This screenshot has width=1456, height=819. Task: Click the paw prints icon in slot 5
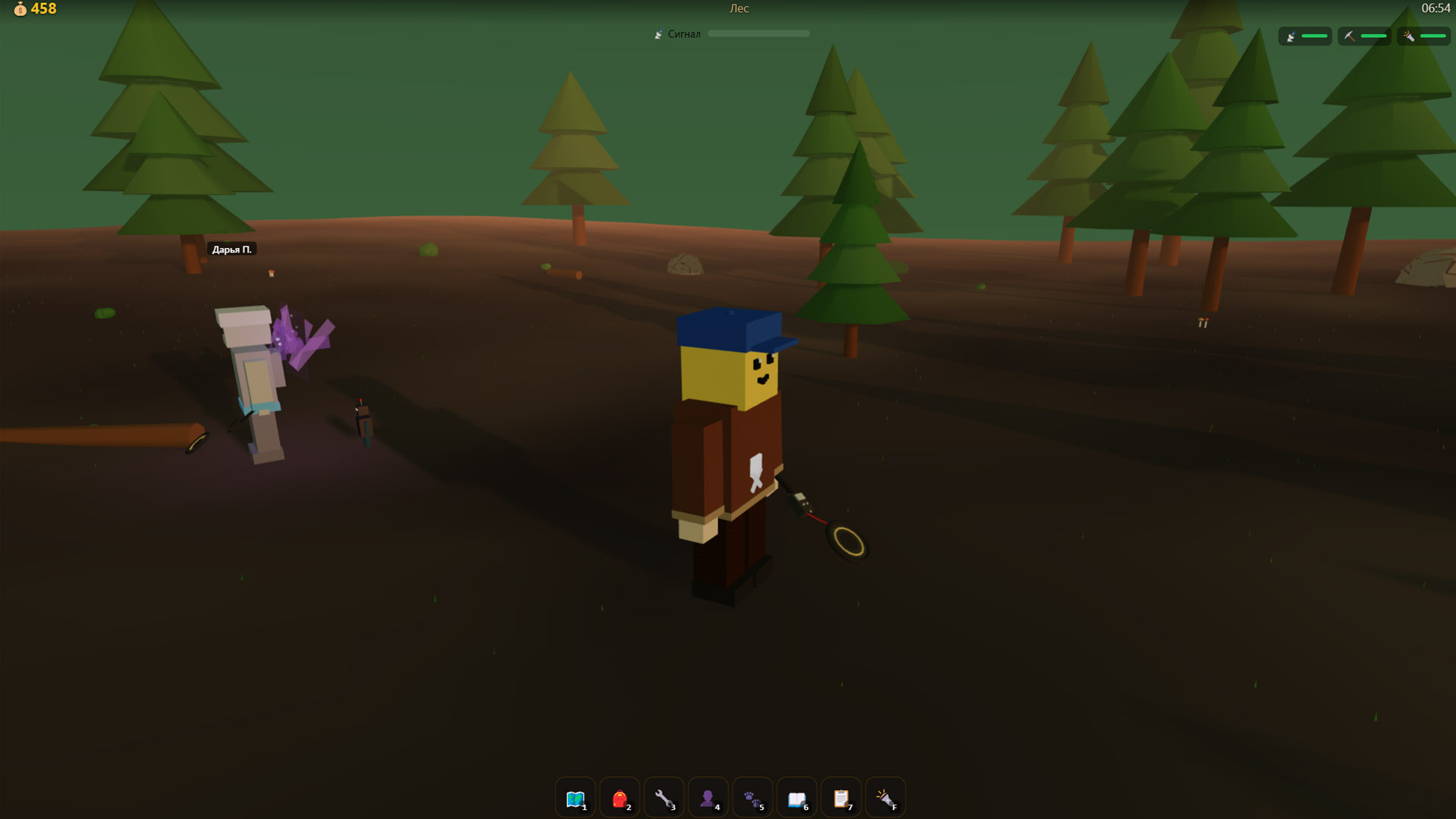click(752, 797)
